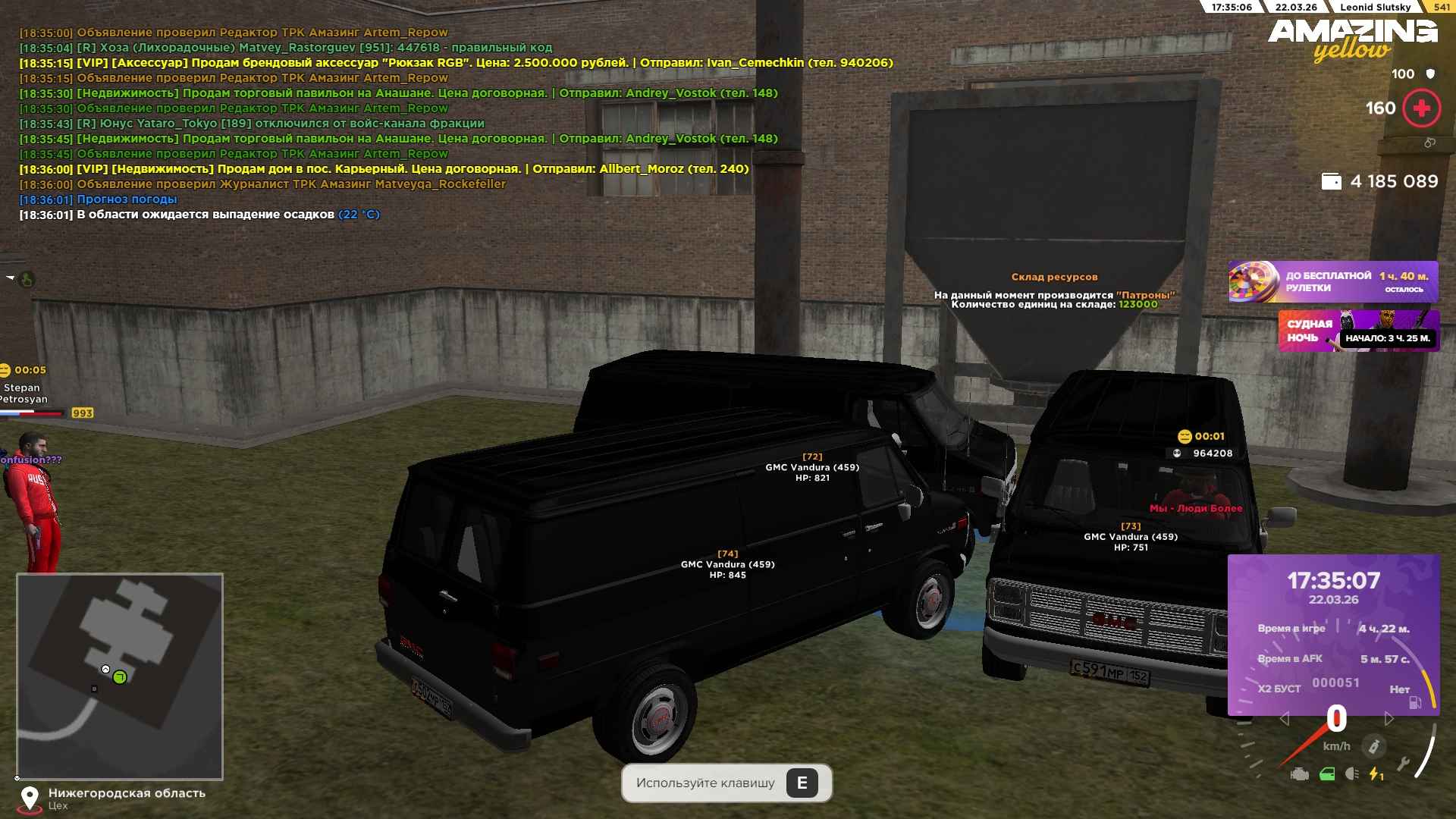Click the red health cross icon
Viewport: 1456px width, 819px height.
pyautogui.click(x=1421, y=108)
